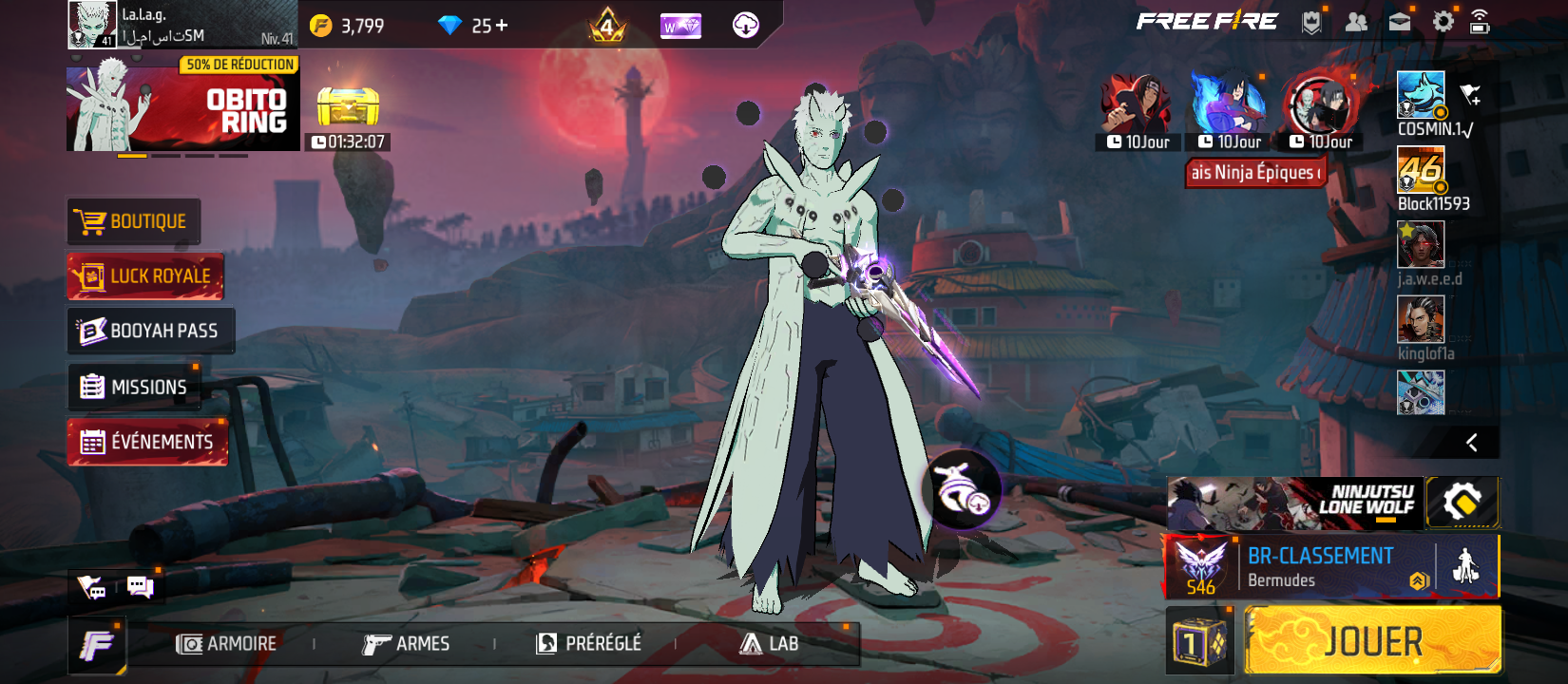Open Luck Royale menu
The width and height of the screenshot is (1568, 684).
145,276
